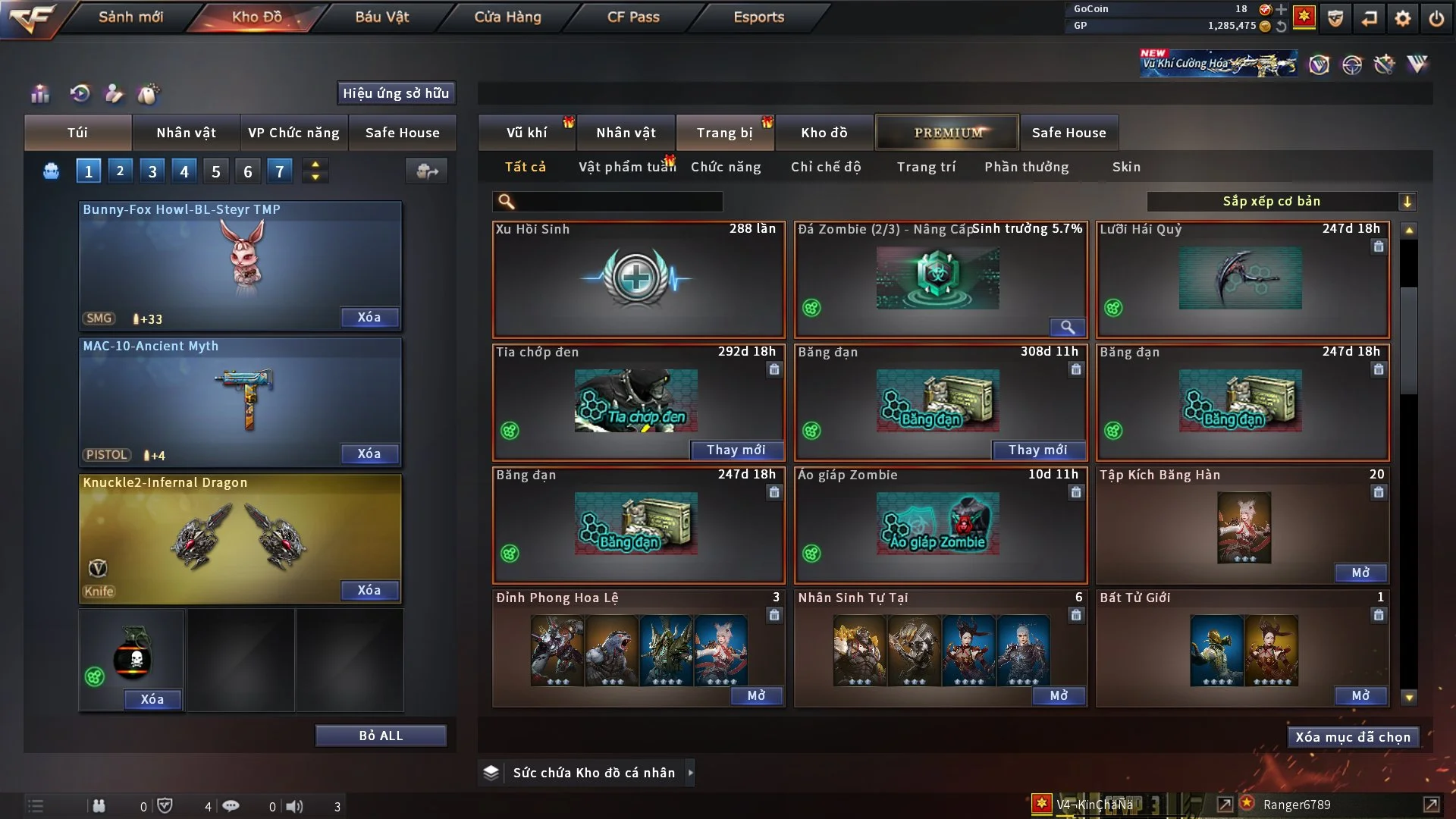Screen dimensions: 1456x819
Task: Open the Sảnh mới lobby menu
Action: [x=130, y=17]
